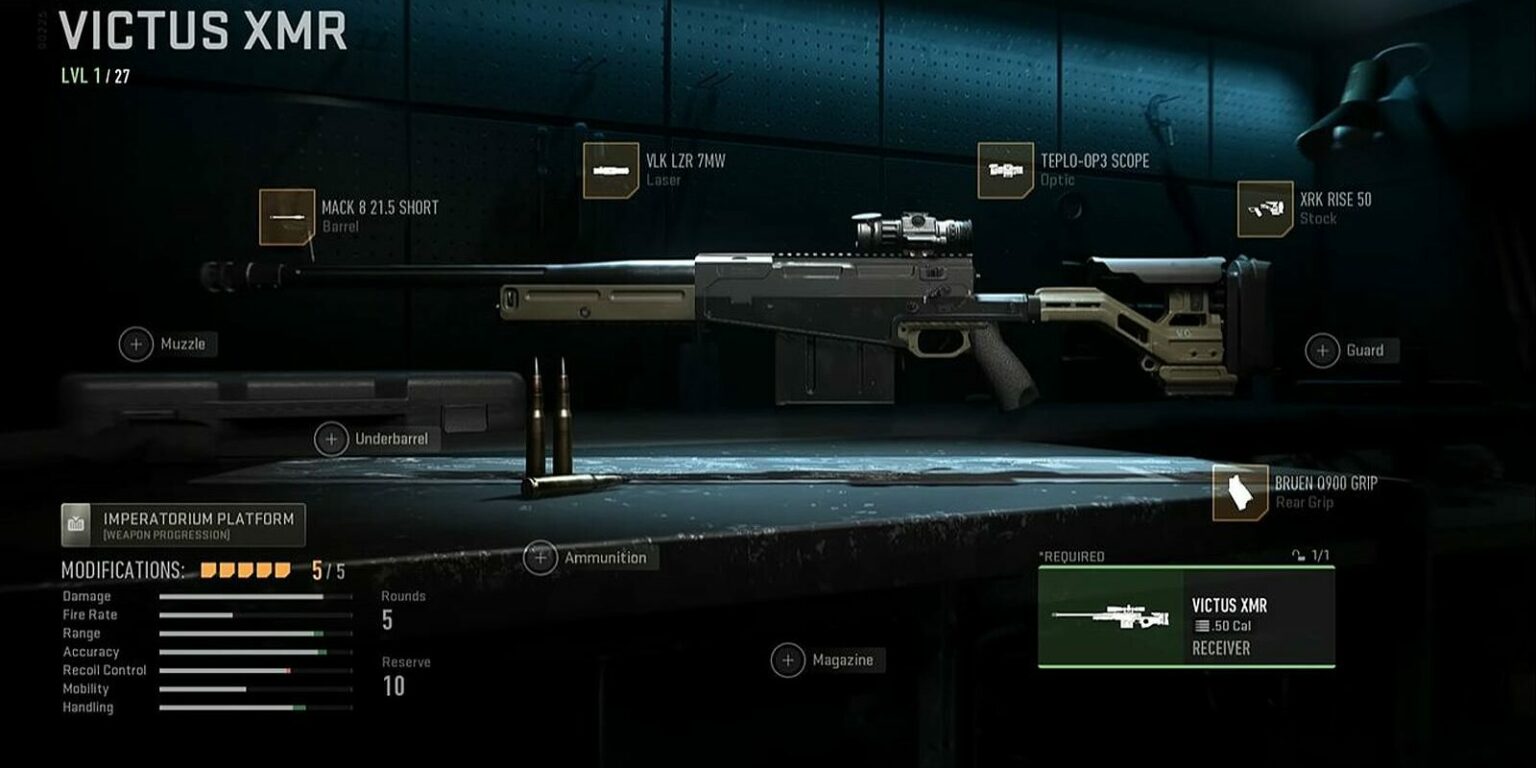The width and height of the screenshot is (1536, 768).
Task: Open the Ammunition attachment slot
Action: pyautogui.click(x=542, y=557)
